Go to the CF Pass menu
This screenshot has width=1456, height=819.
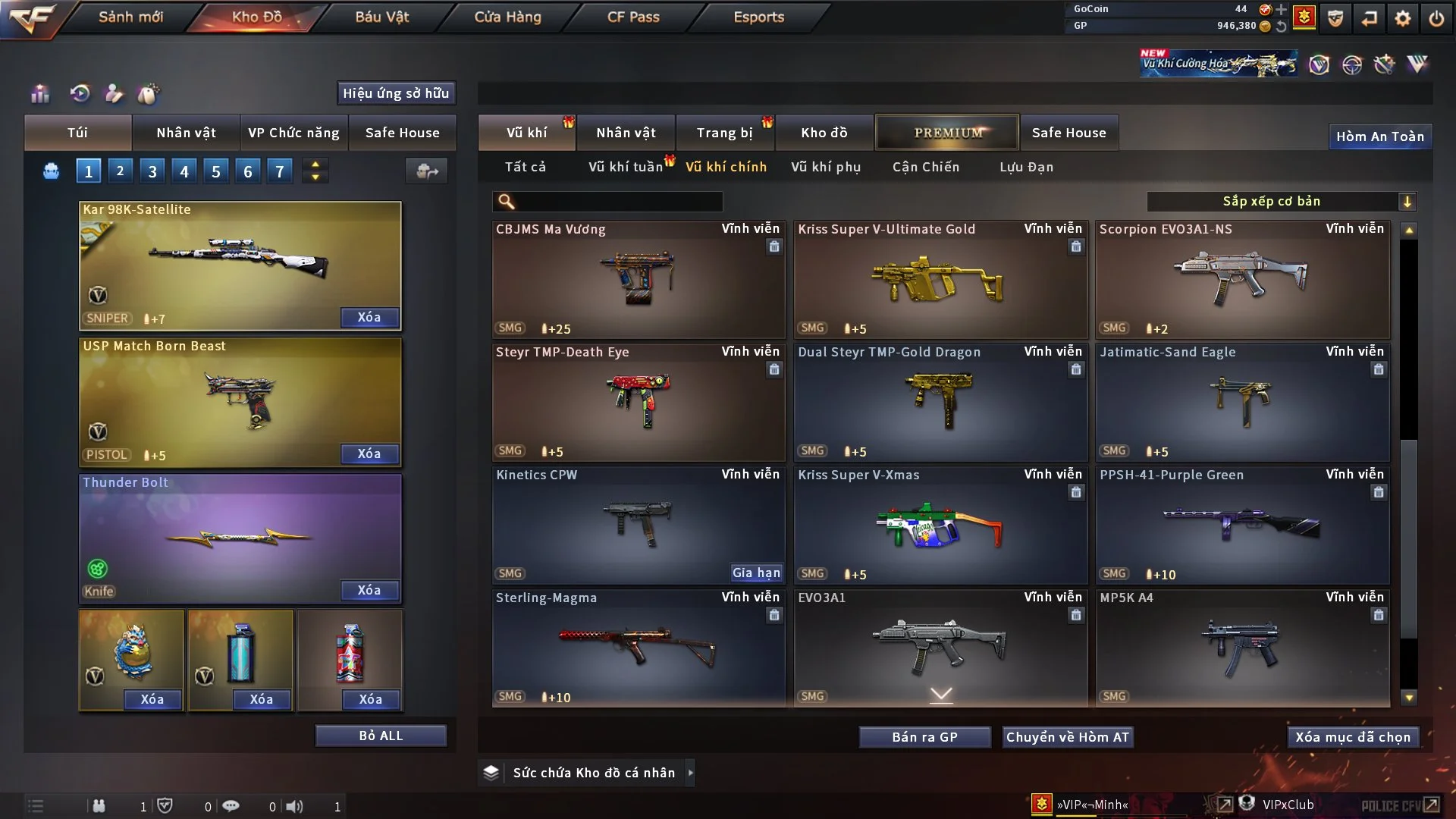[633, 17]
